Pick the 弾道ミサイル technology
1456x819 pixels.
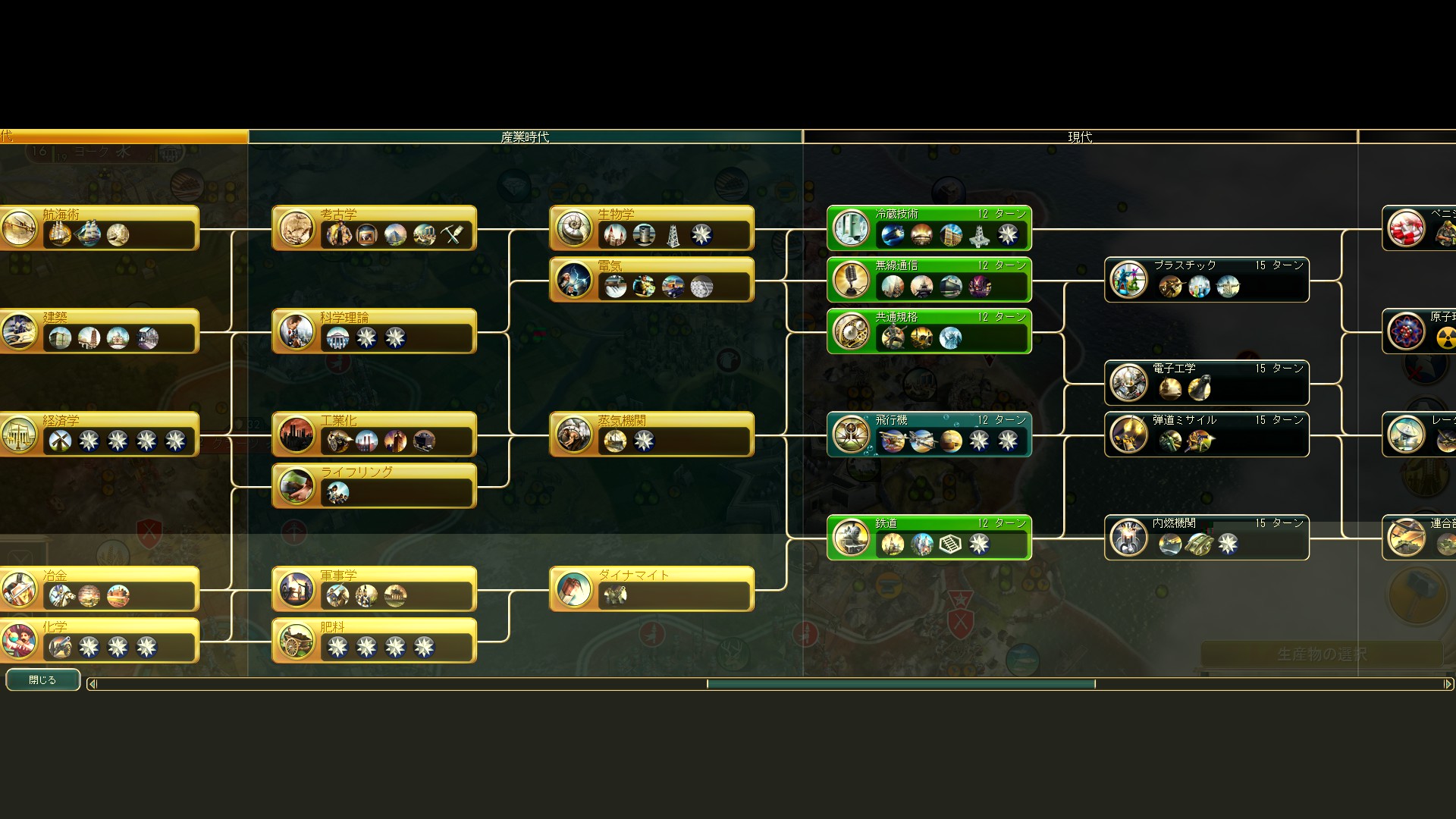coord(1207,434)
